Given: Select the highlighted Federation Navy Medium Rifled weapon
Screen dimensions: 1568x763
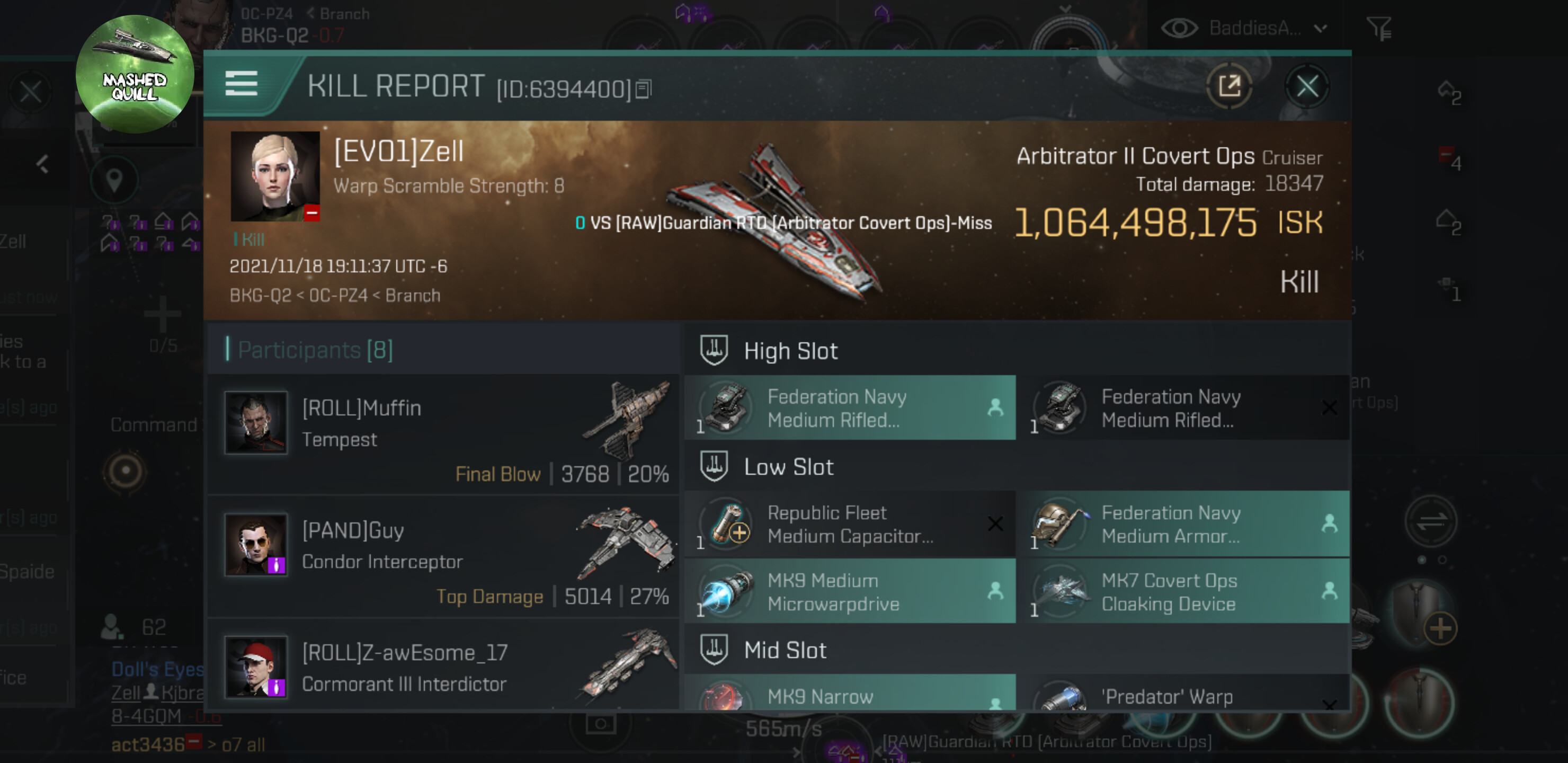Looking at the screenshot, I should pyautogui.click(x=850, y=408).
